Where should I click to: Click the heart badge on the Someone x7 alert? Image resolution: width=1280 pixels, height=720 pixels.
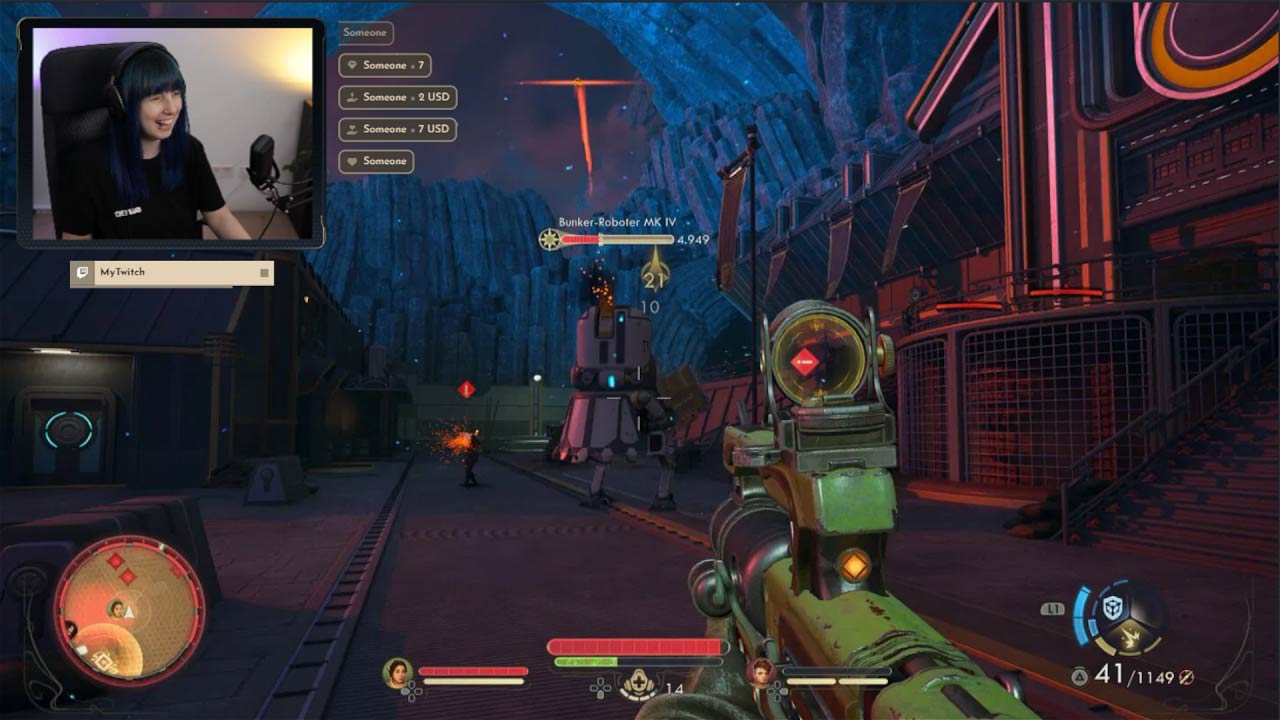(353, 65)
